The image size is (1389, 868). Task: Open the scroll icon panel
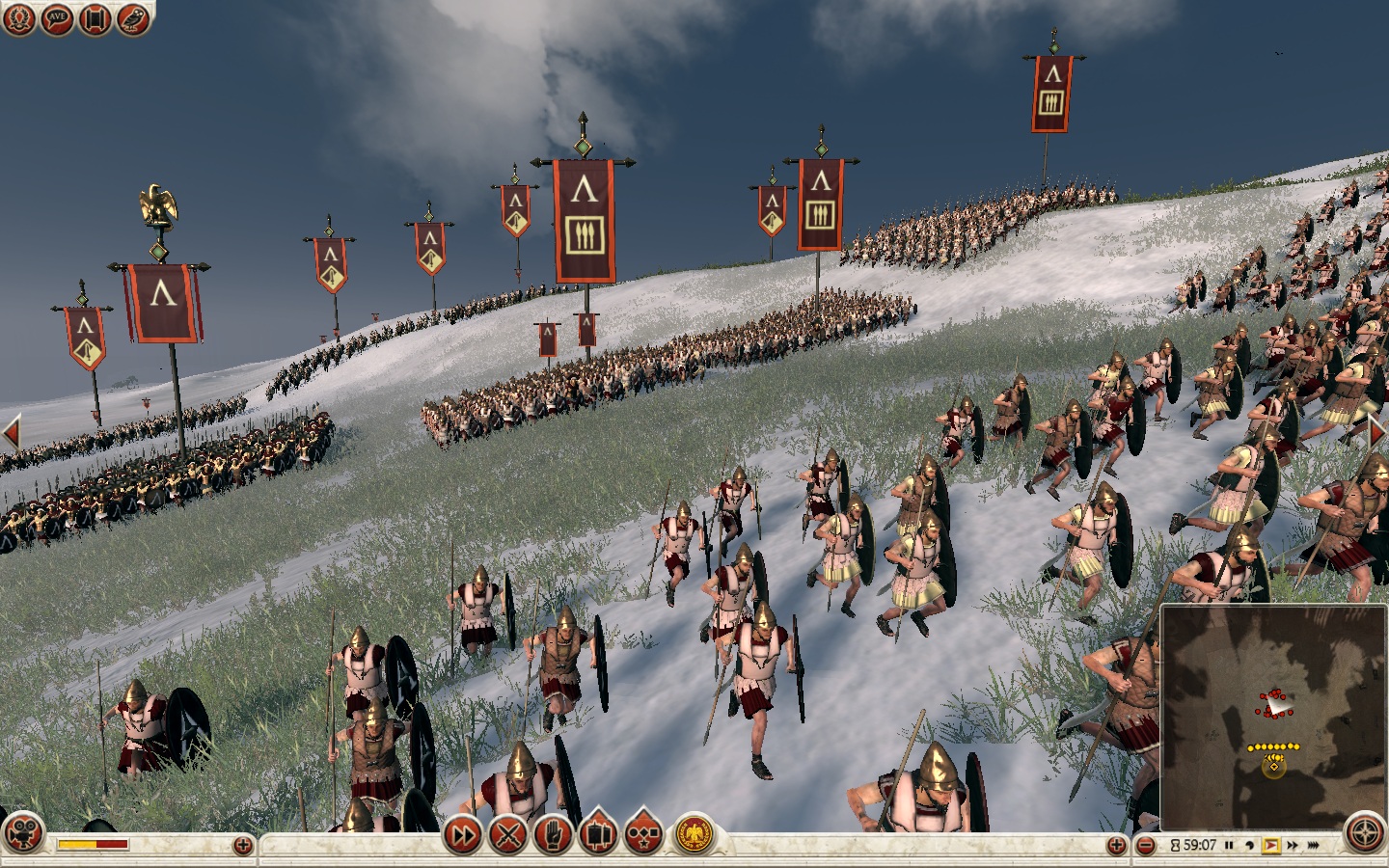pos(95,19)
